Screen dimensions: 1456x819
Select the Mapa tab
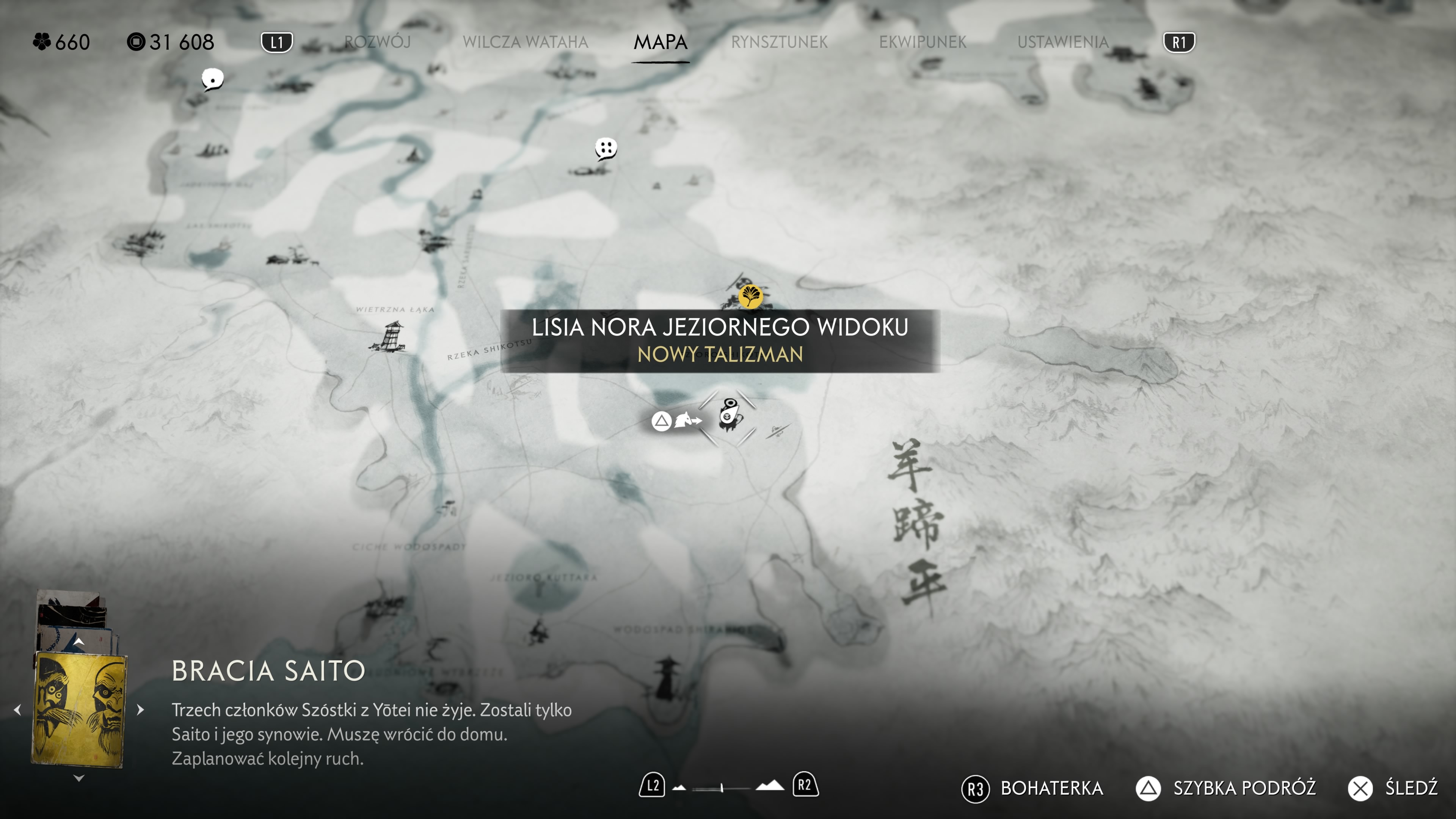[660, 42]
